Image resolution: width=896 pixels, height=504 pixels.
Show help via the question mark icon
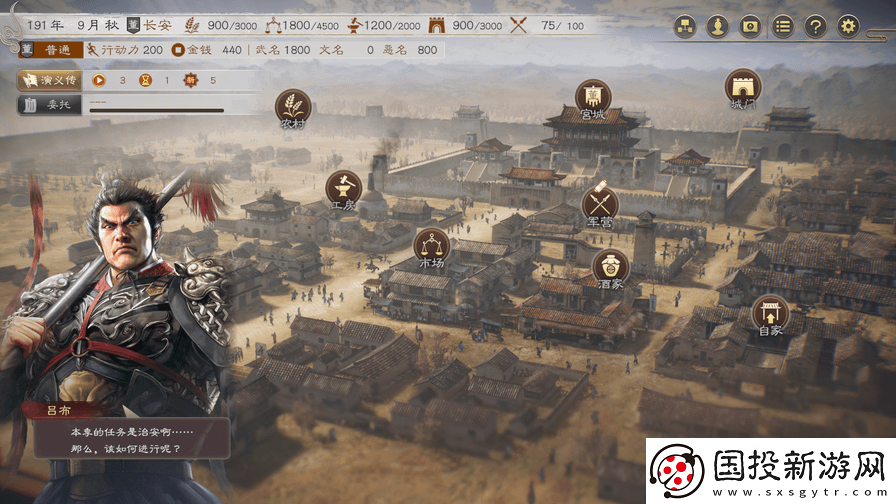click(x=816, y=27)
